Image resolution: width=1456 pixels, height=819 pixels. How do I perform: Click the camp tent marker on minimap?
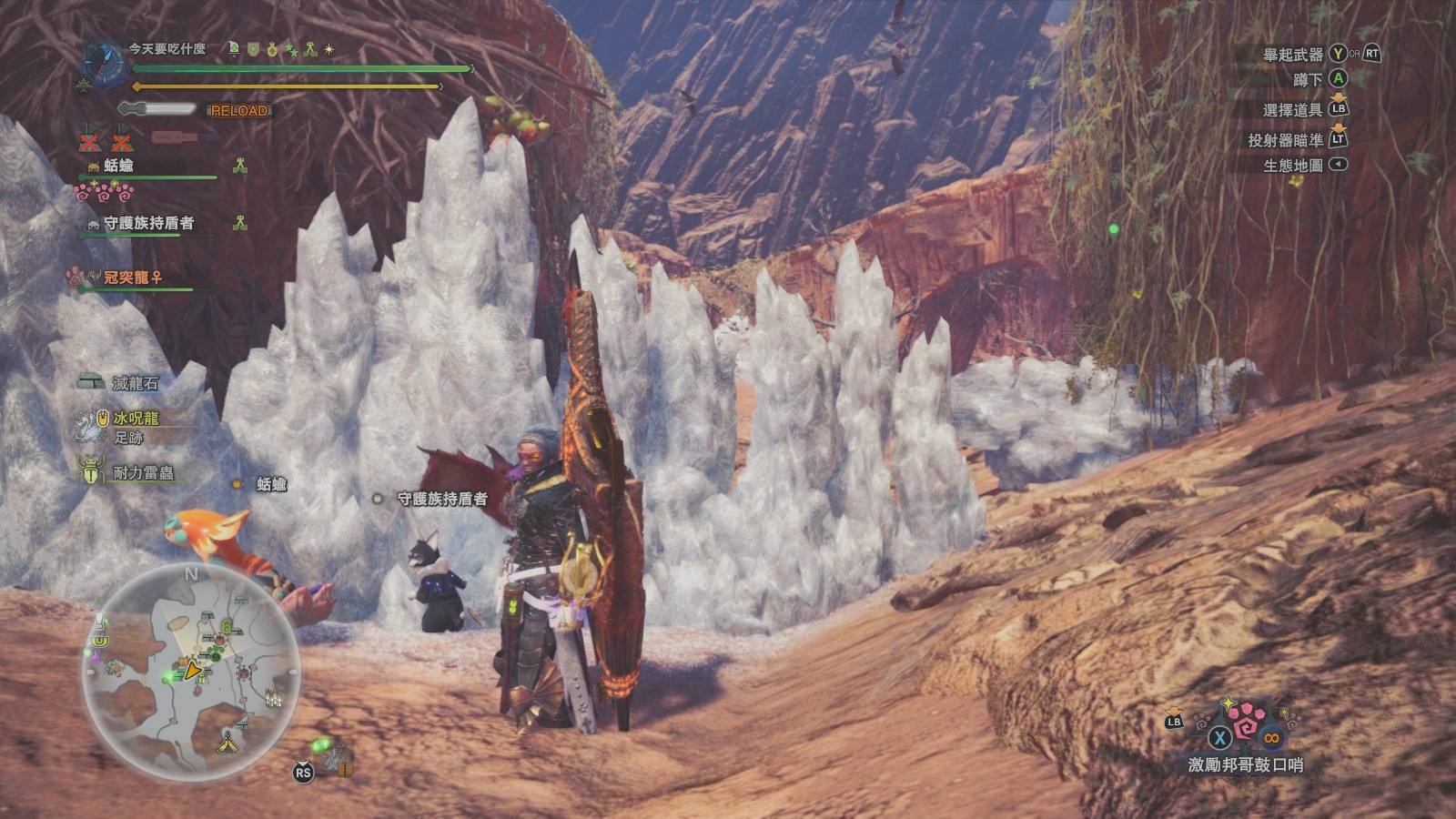[x=227, y=743]
